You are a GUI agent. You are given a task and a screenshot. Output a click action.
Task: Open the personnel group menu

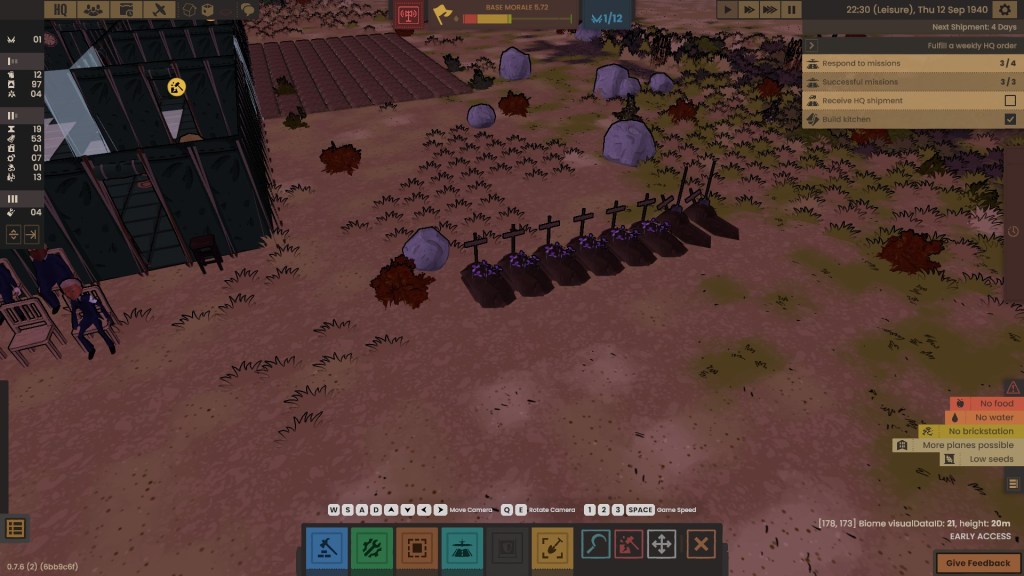[93, 9]
